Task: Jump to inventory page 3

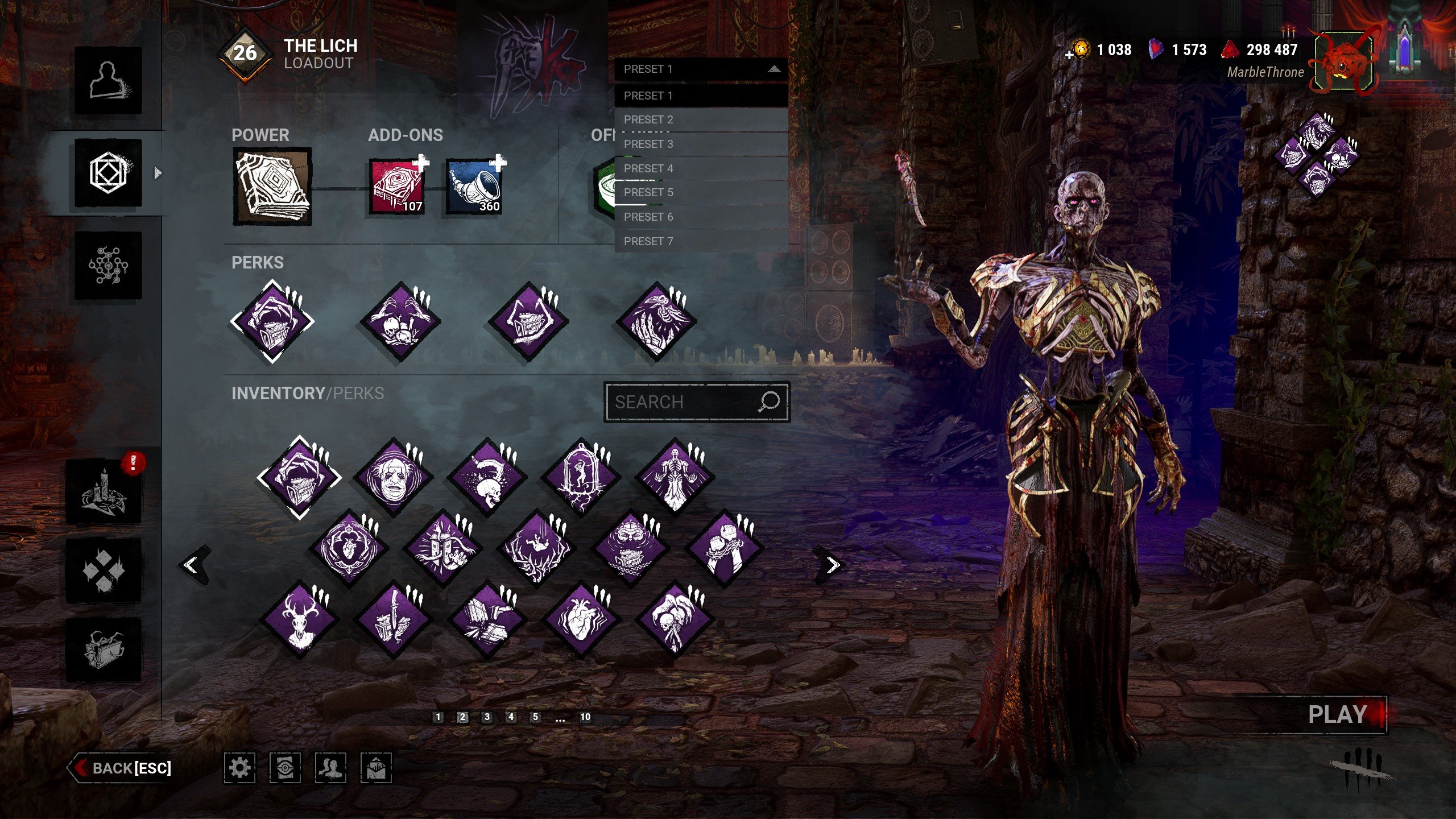Action: (487, 717)
